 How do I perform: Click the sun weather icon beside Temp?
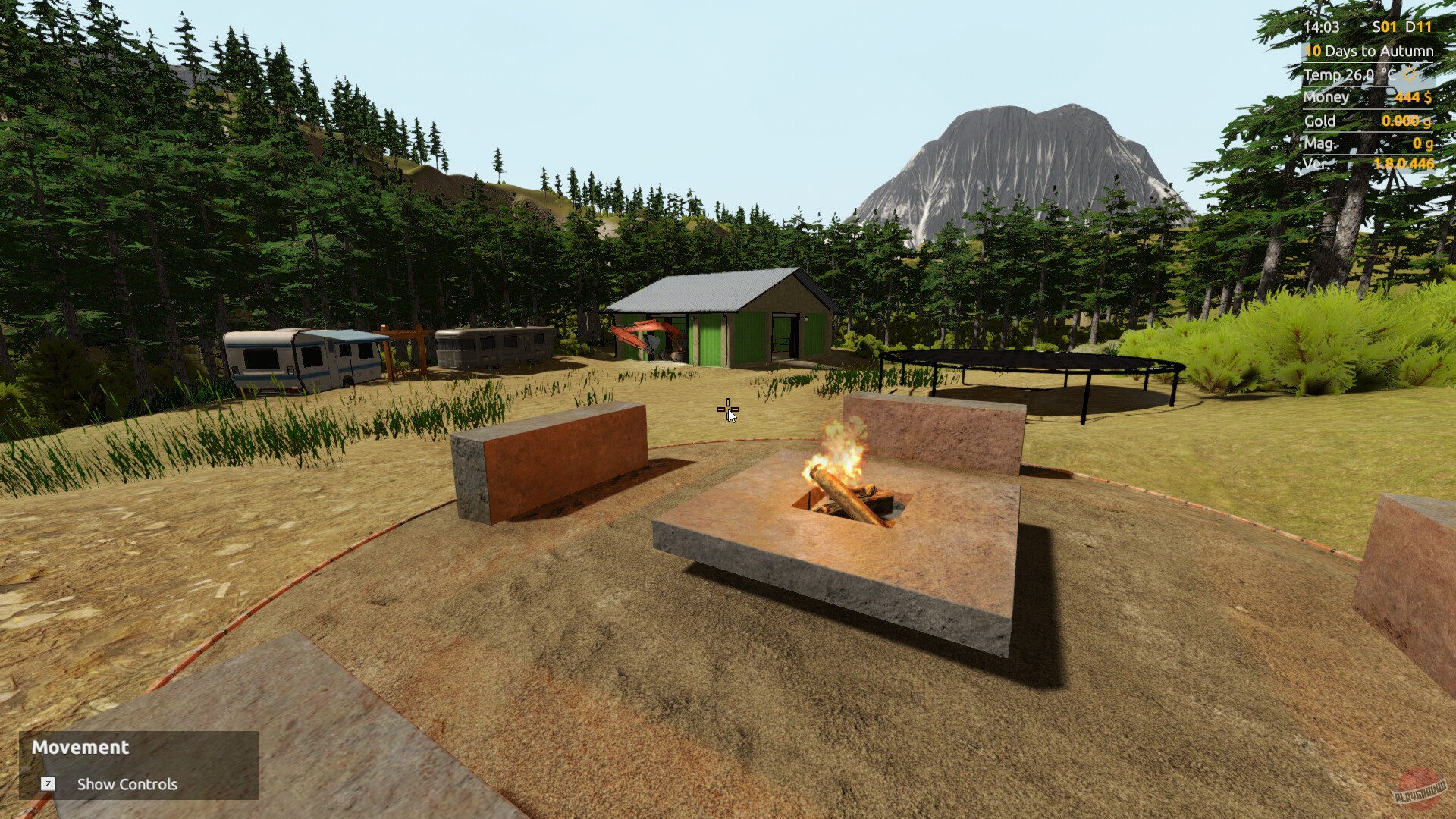(1407, 74)
